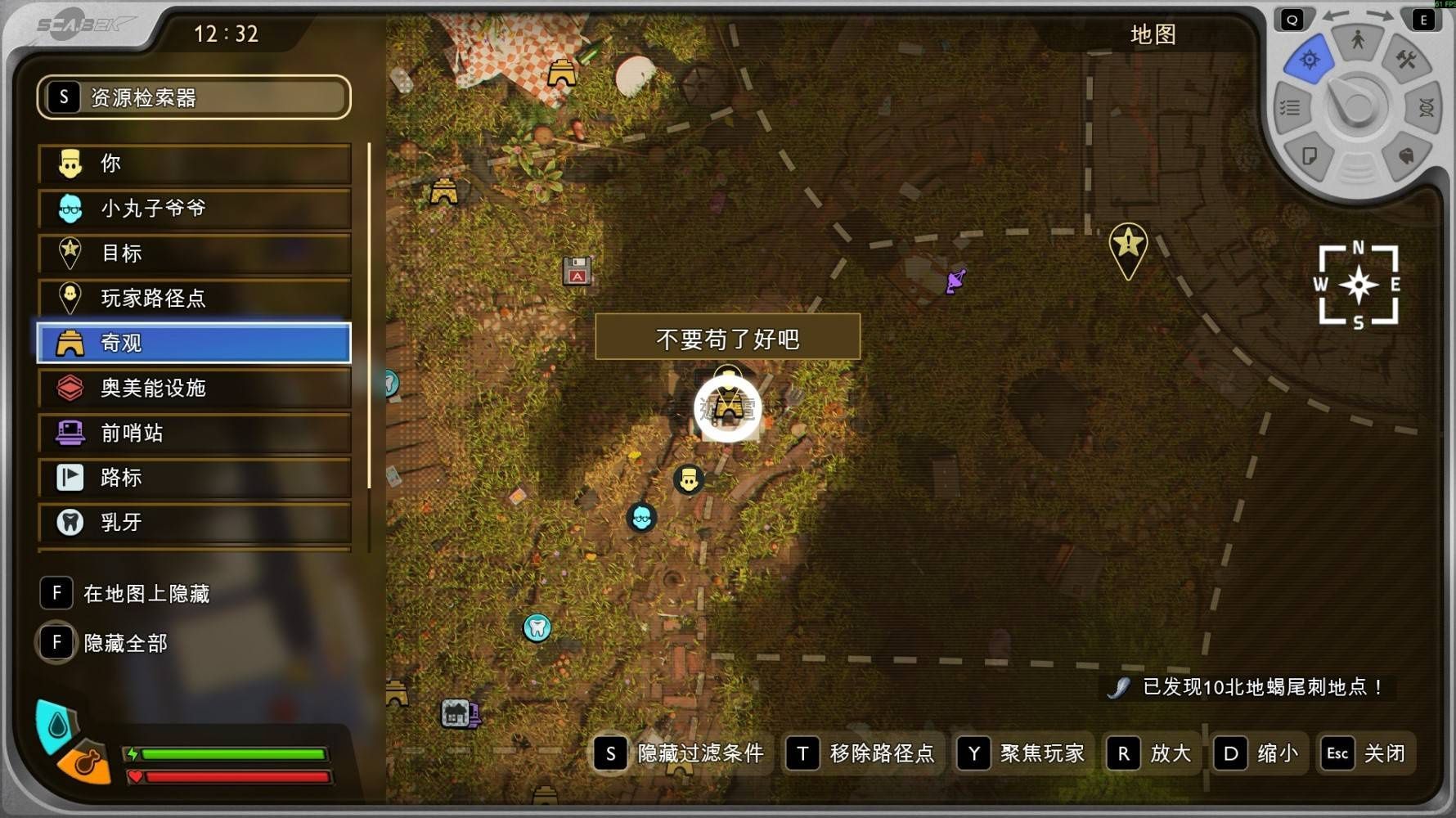The image size is (1456, 818).
Task: Choose the 路标 trail marker filter
Action: [x=194, y=478]
